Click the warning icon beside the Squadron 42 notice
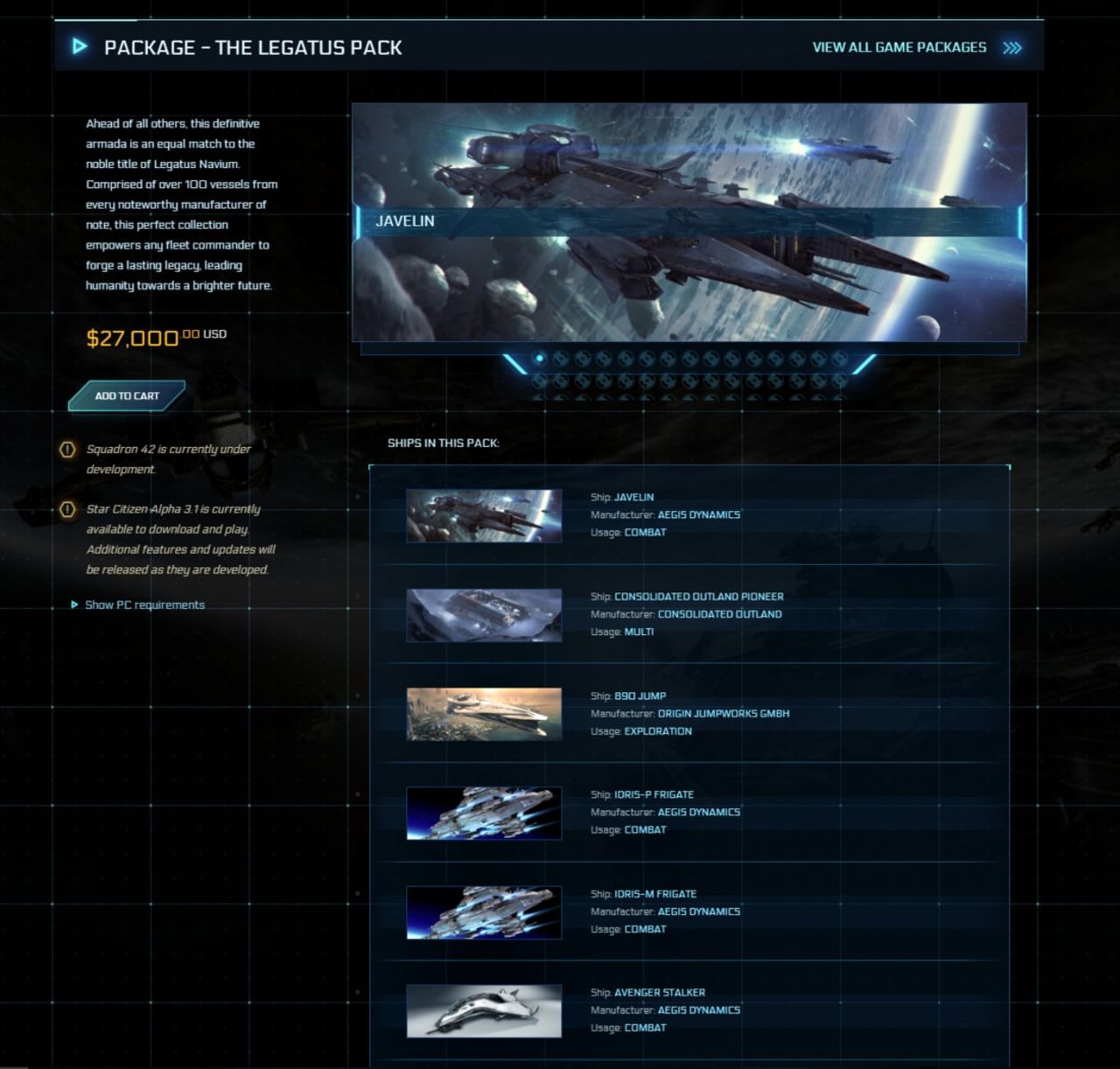 point(67,449)
